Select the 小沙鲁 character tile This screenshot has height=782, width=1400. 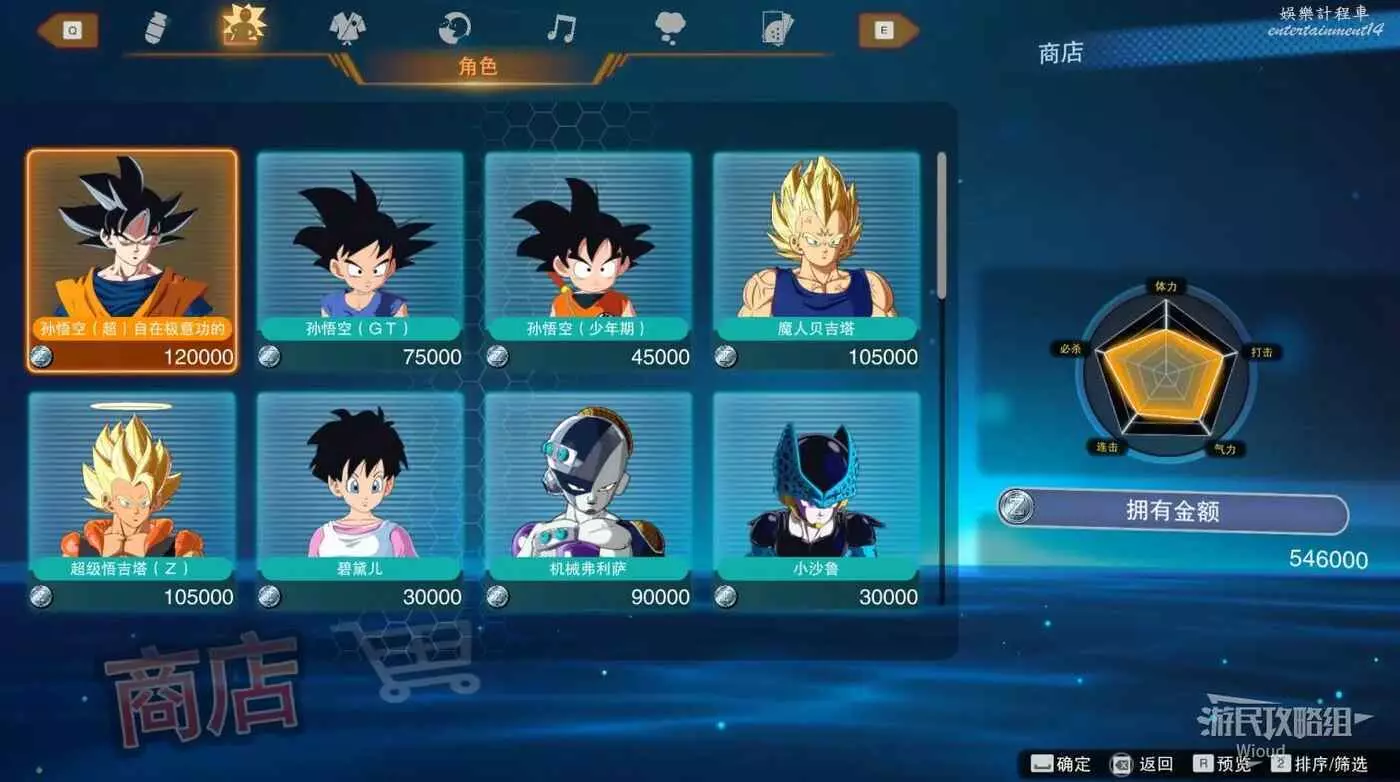coord(816,500)
